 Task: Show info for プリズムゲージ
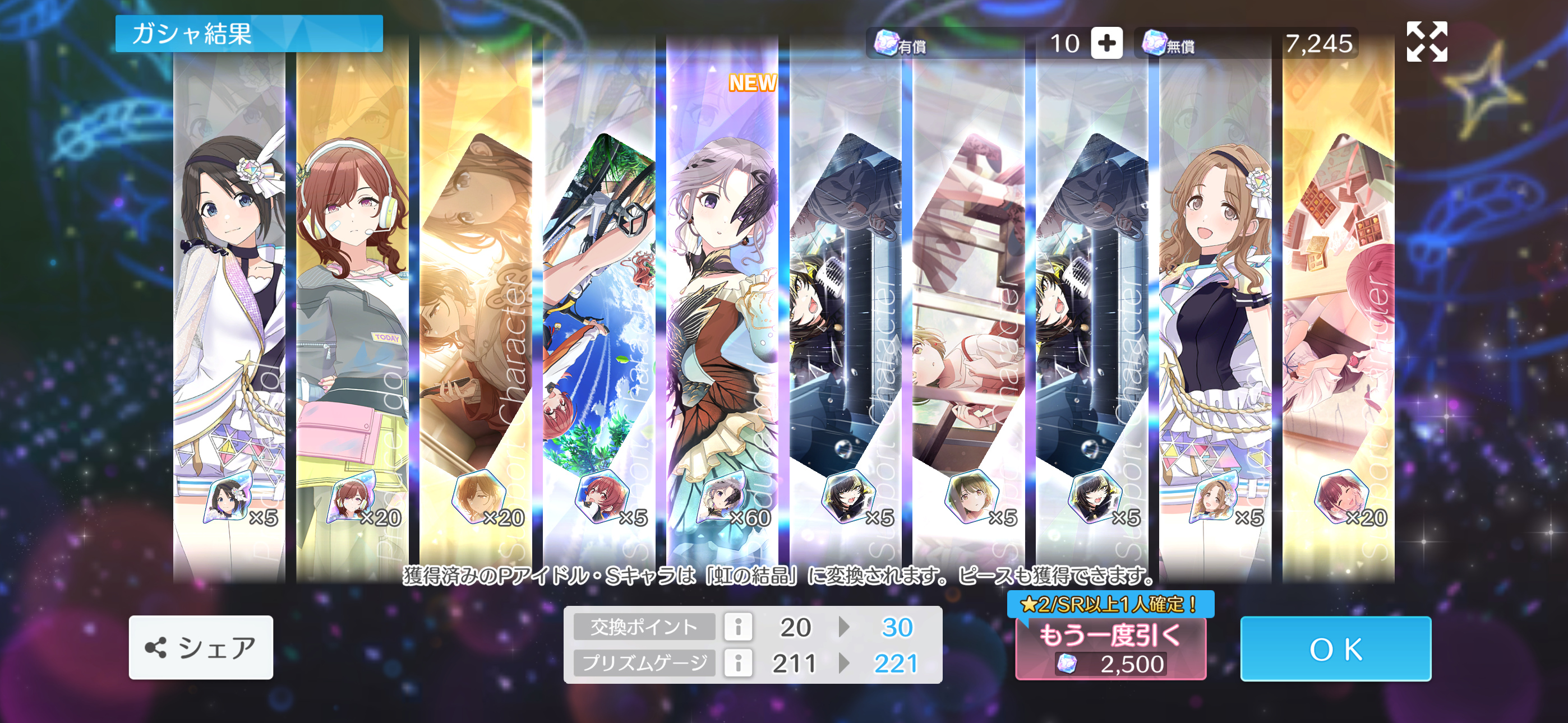pos(738,662)
